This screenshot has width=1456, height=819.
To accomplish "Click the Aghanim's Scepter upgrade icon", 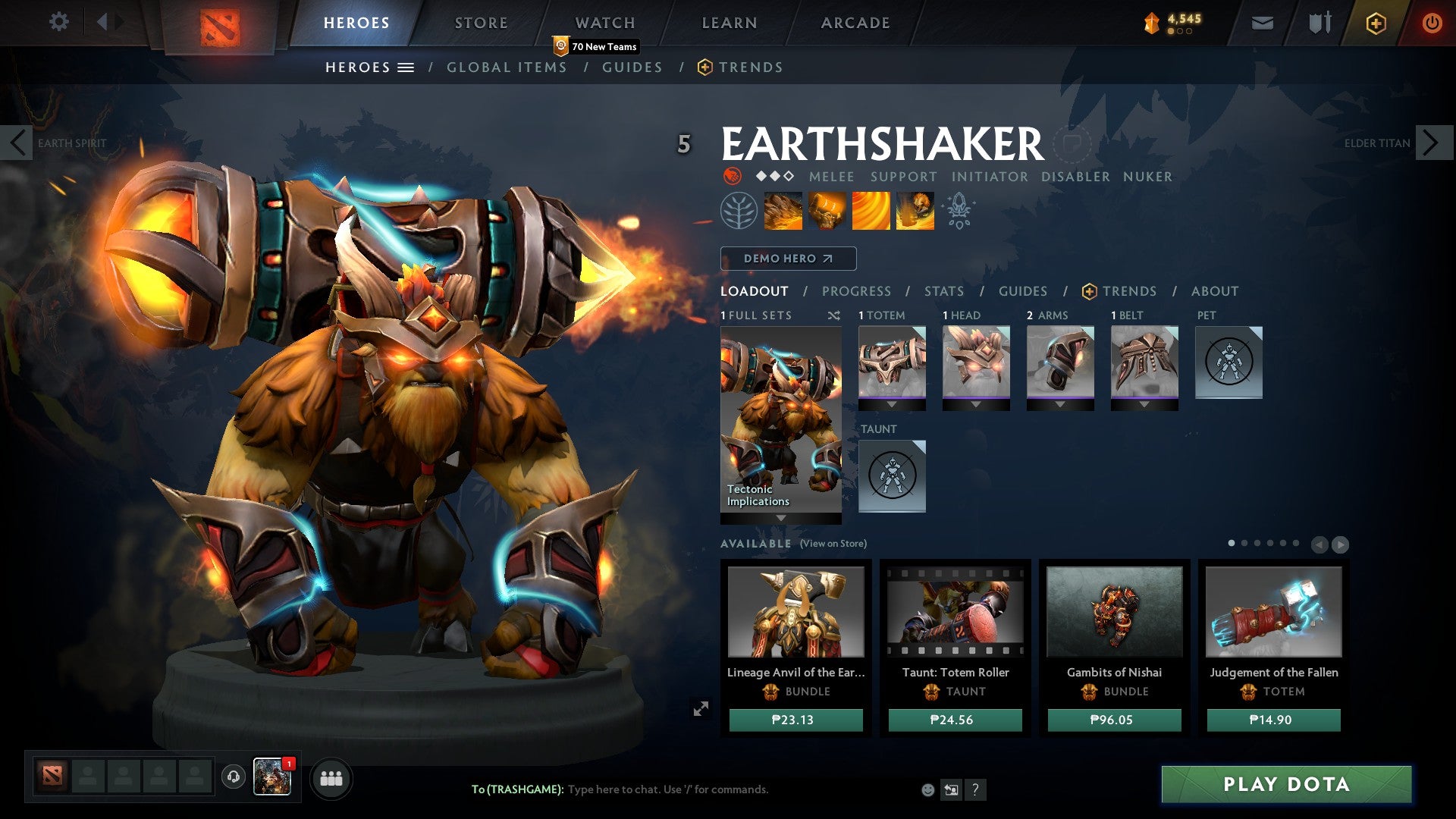I will [958, 211].
